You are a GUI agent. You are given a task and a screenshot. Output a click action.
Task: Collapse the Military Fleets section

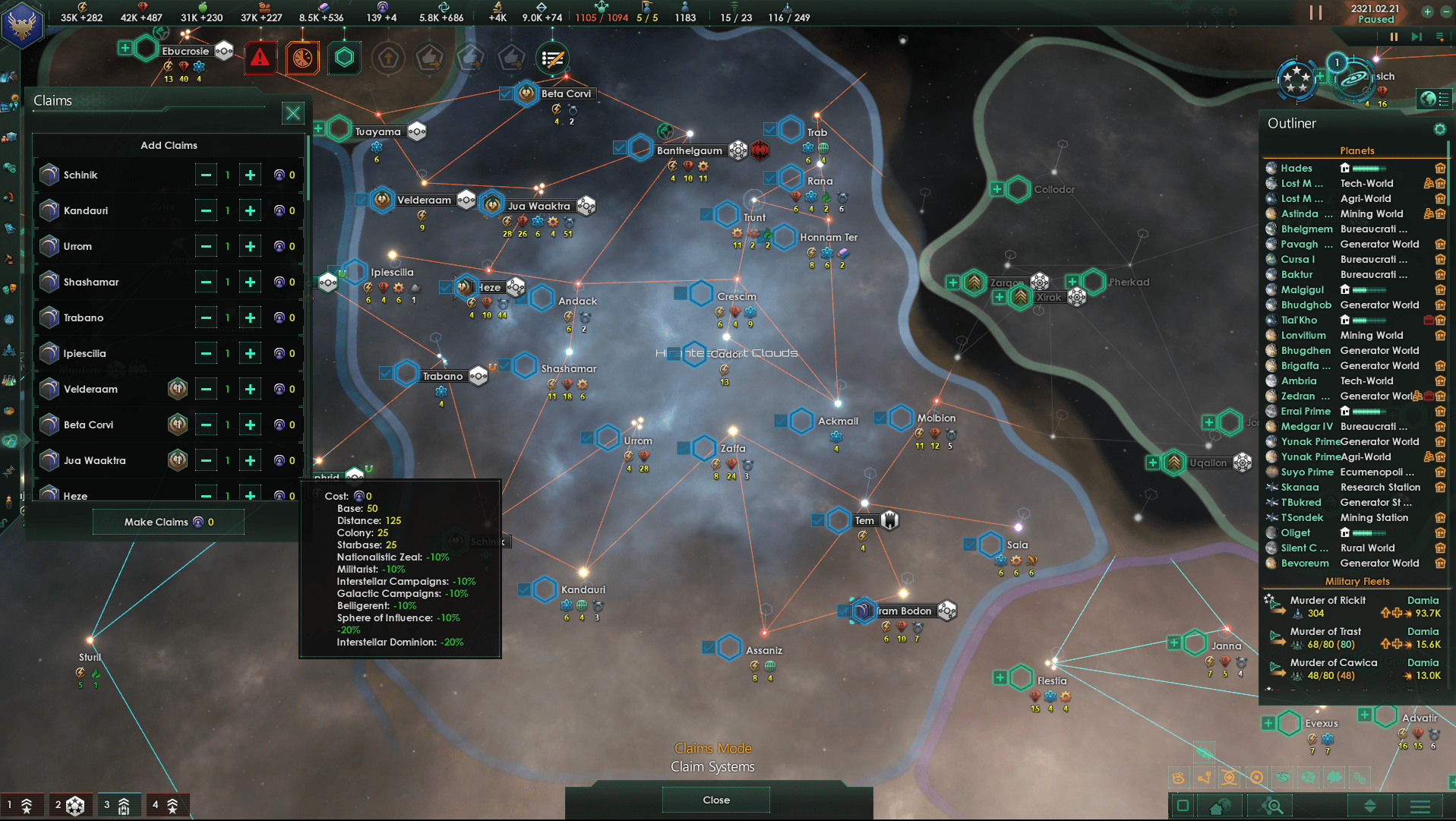click(1357, 581)
